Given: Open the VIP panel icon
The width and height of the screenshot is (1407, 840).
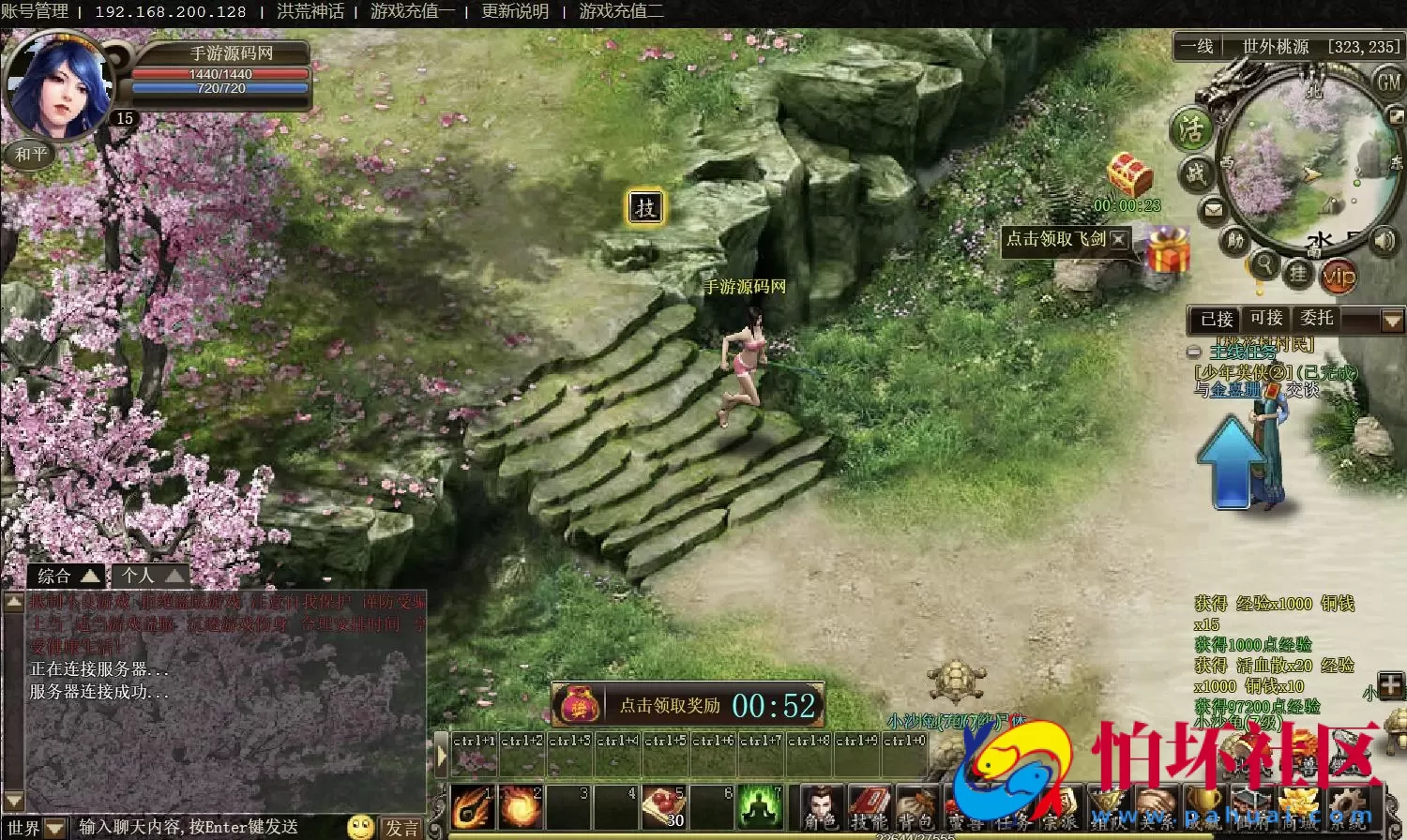Looking at the screenshot, I should (x=1341, y=276).
